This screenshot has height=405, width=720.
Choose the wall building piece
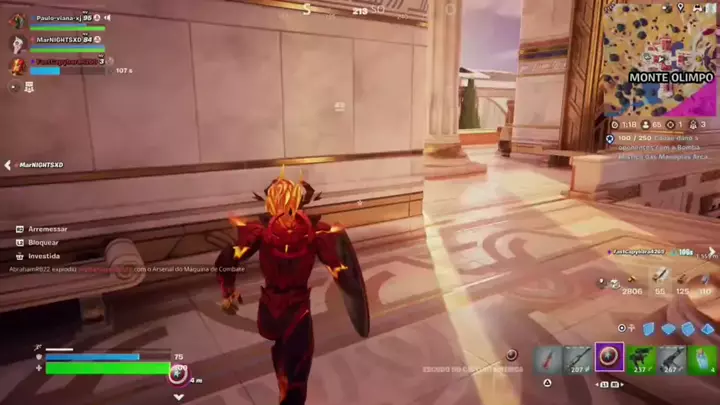tap(649, 328)
